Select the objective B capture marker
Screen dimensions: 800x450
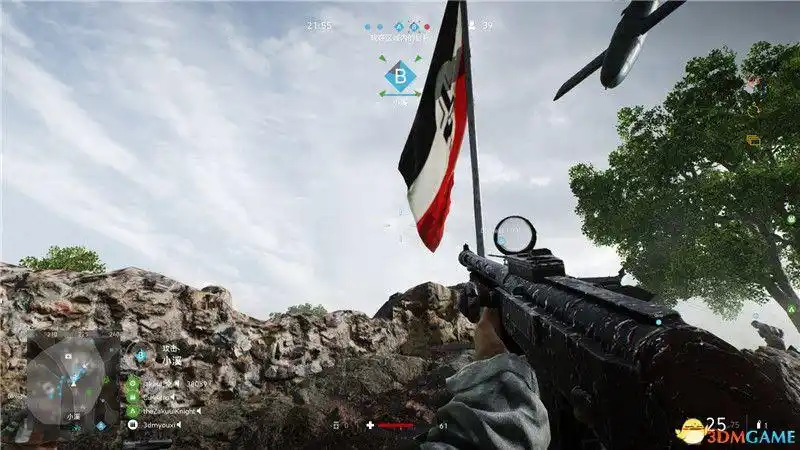(400, 75)
